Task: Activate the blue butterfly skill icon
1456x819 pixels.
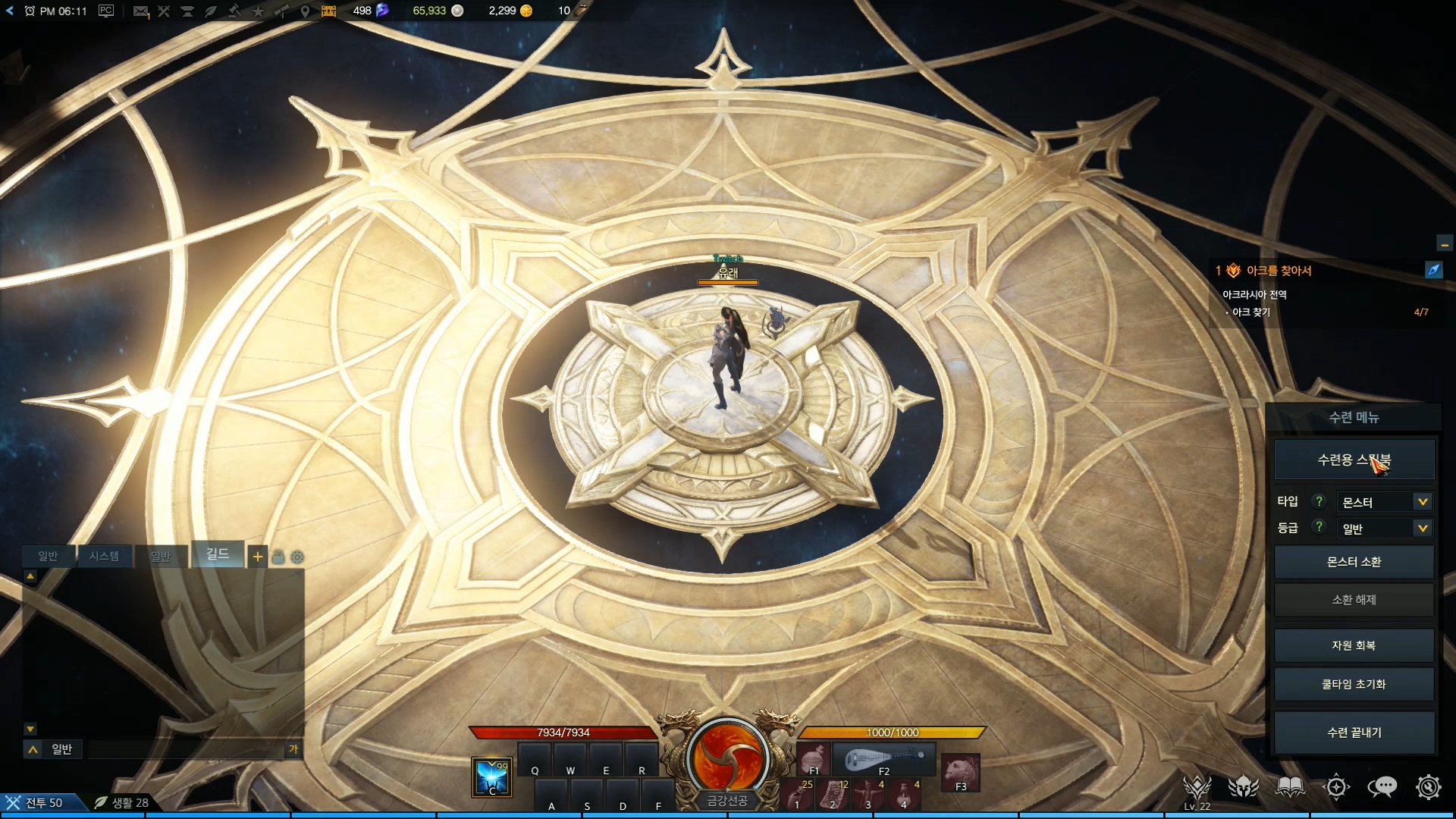Action: coord(491,777)
